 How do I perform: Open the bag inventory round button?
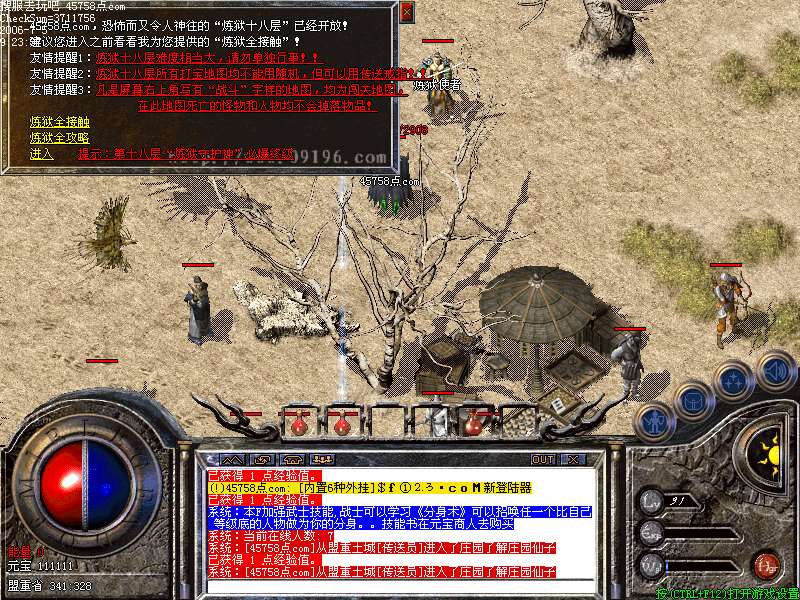(693, 401)
